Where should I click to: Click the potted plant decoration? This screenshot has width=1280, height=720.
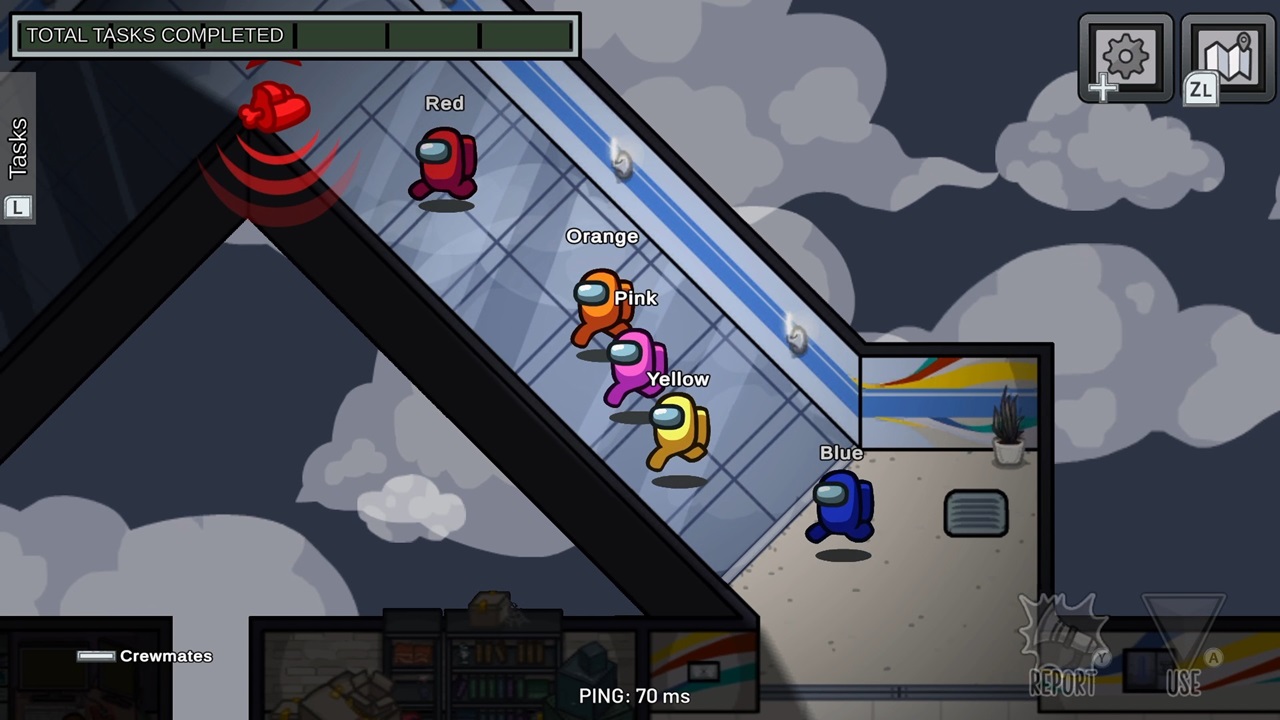coord(1007,430)
